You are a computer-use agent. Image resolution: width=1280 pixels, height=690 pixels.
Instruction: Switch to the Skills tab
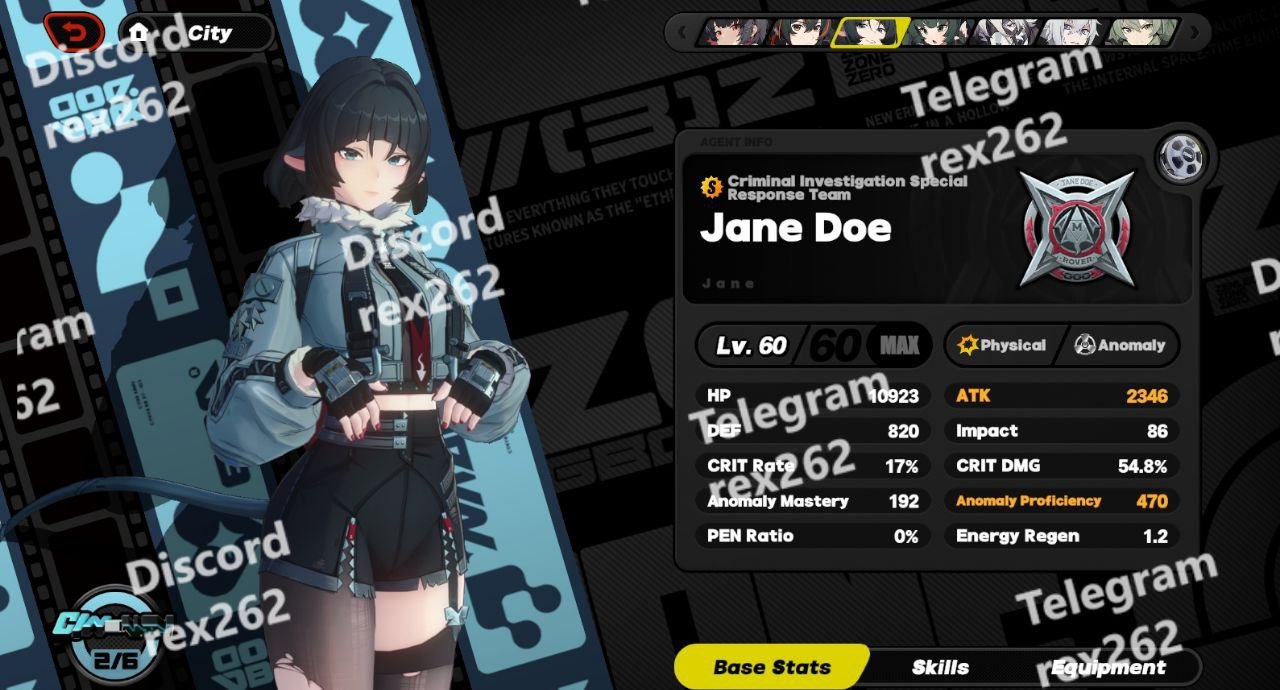[x=940, y=667]
